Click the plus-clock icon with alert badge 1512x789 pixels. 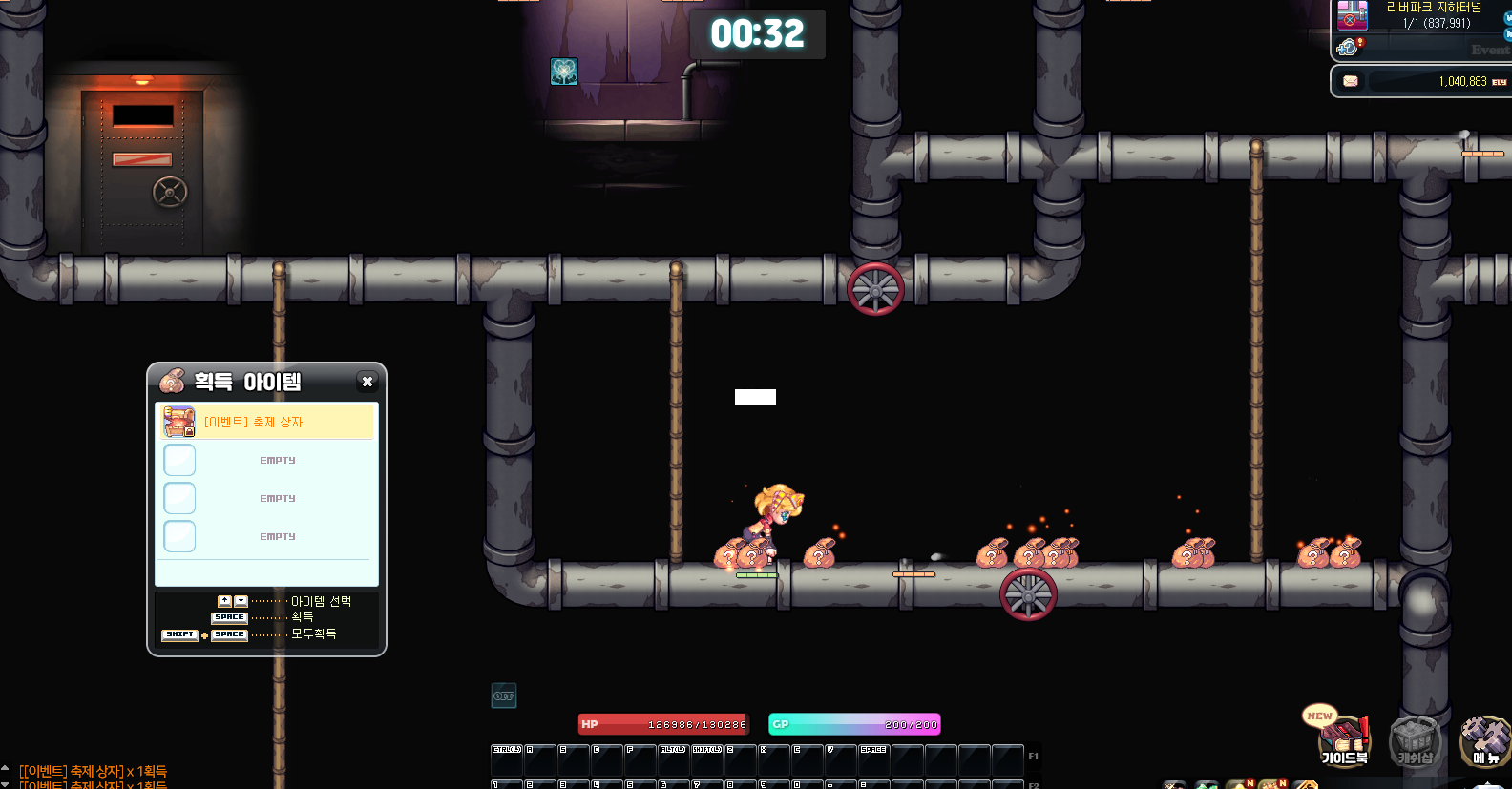1348,47
